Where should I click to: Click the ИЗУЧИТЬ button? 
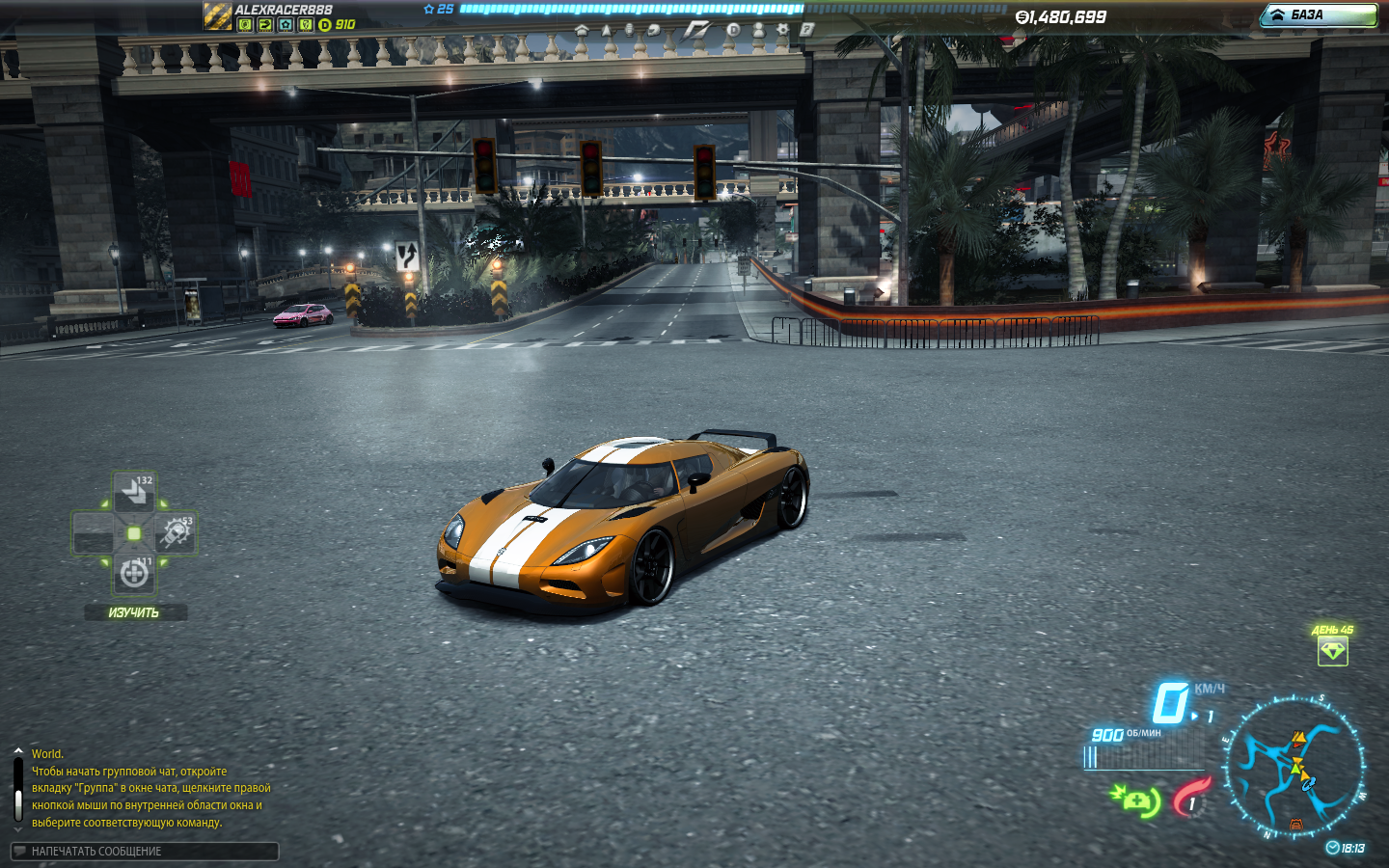click(x=134, y=612)
